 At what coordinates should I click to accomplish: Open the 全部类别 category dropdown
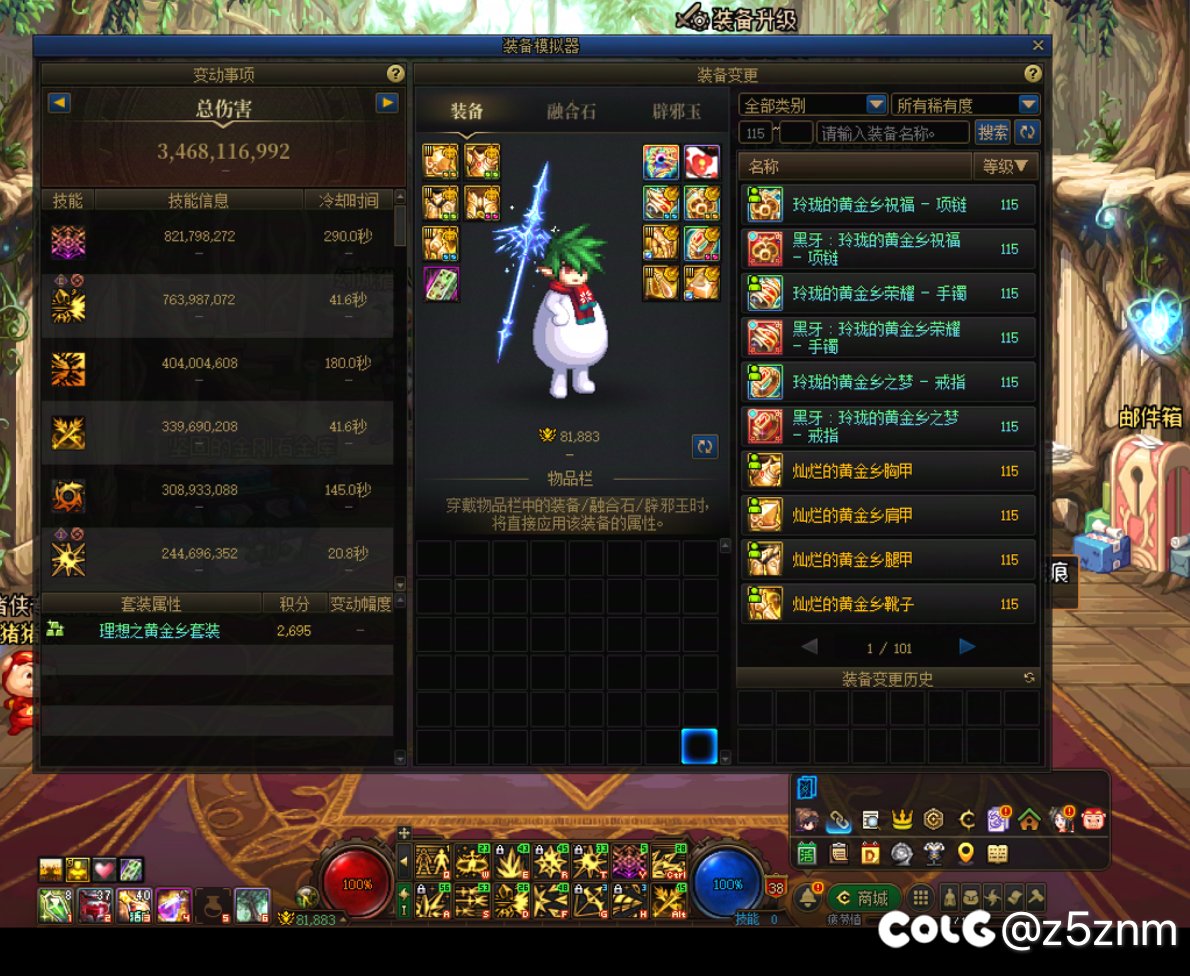[x=876, y=104]
